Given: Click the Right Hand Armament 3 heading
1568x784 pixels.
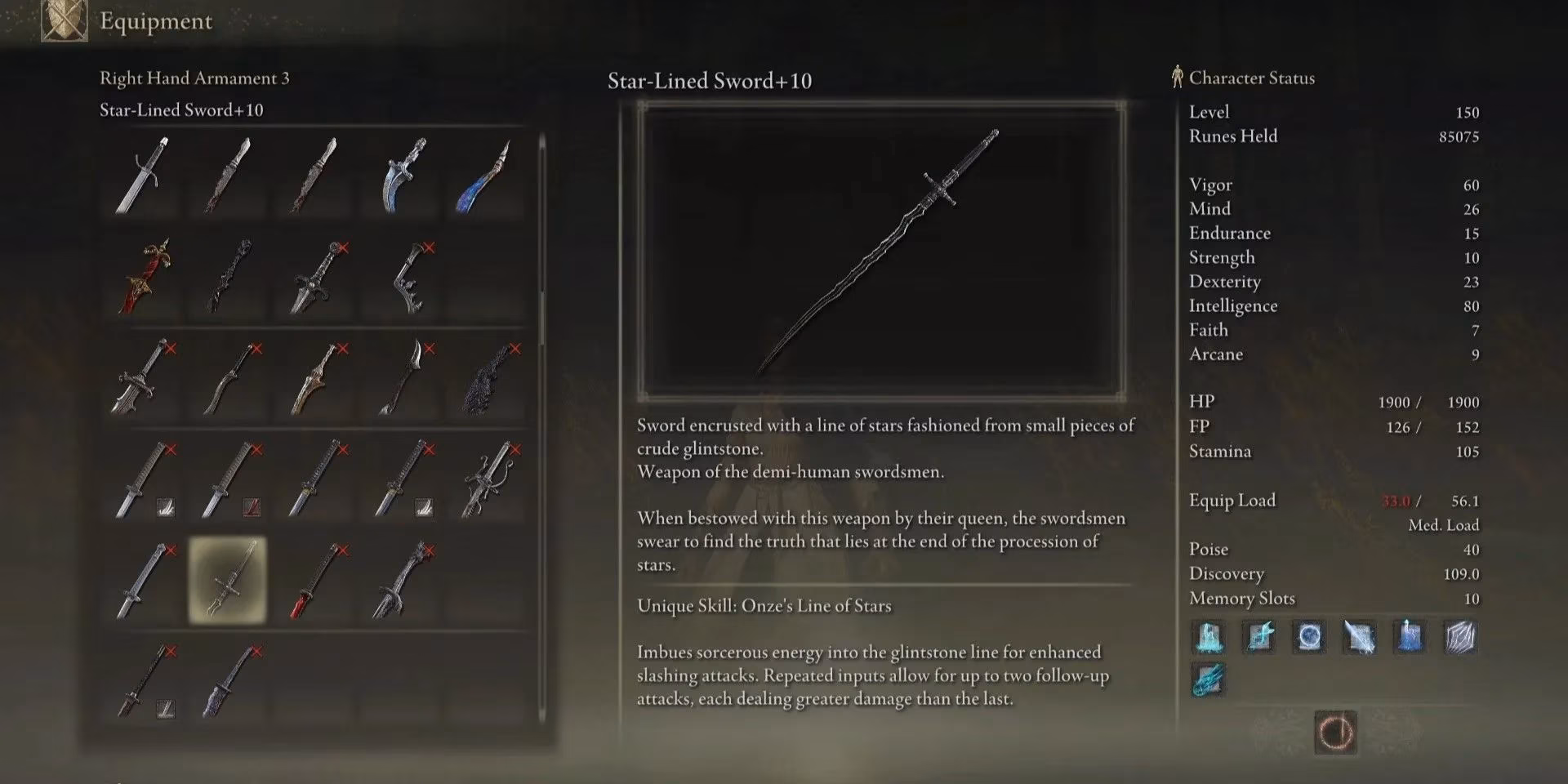Looking at the screenshot, I should (194, 78).
